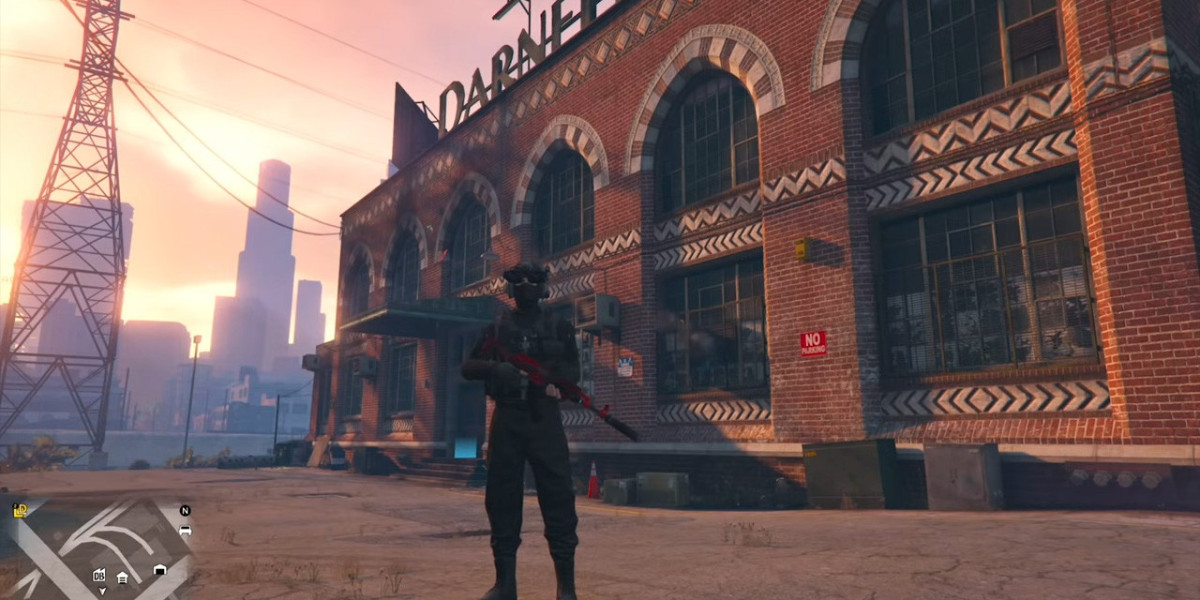Select the white warehouse blip with shutter door
Image resolution: width=1200 pixels, height=600 pixels.
coord(122,577)
